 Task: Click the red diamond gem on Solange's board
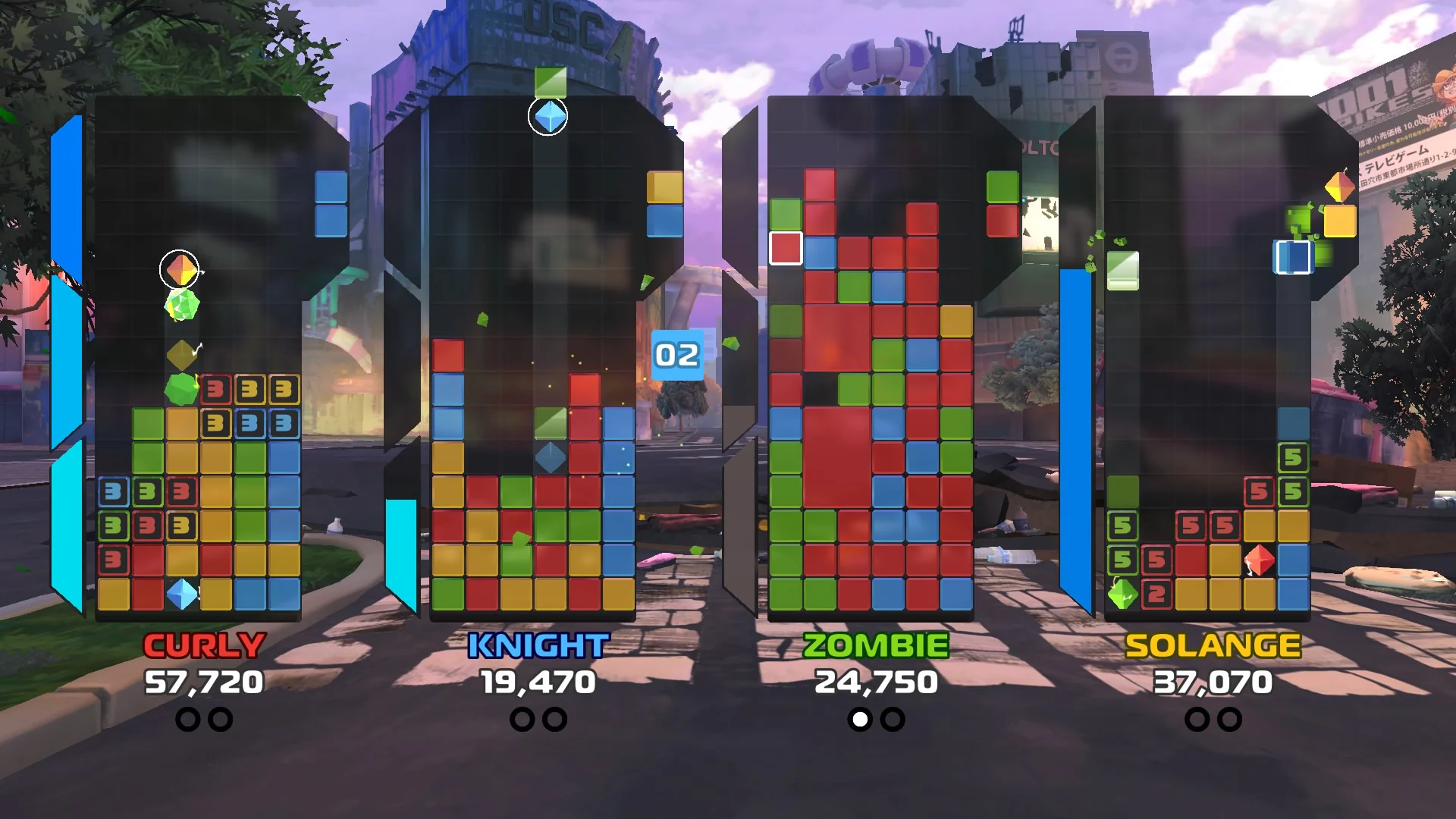pos(1259,561)
